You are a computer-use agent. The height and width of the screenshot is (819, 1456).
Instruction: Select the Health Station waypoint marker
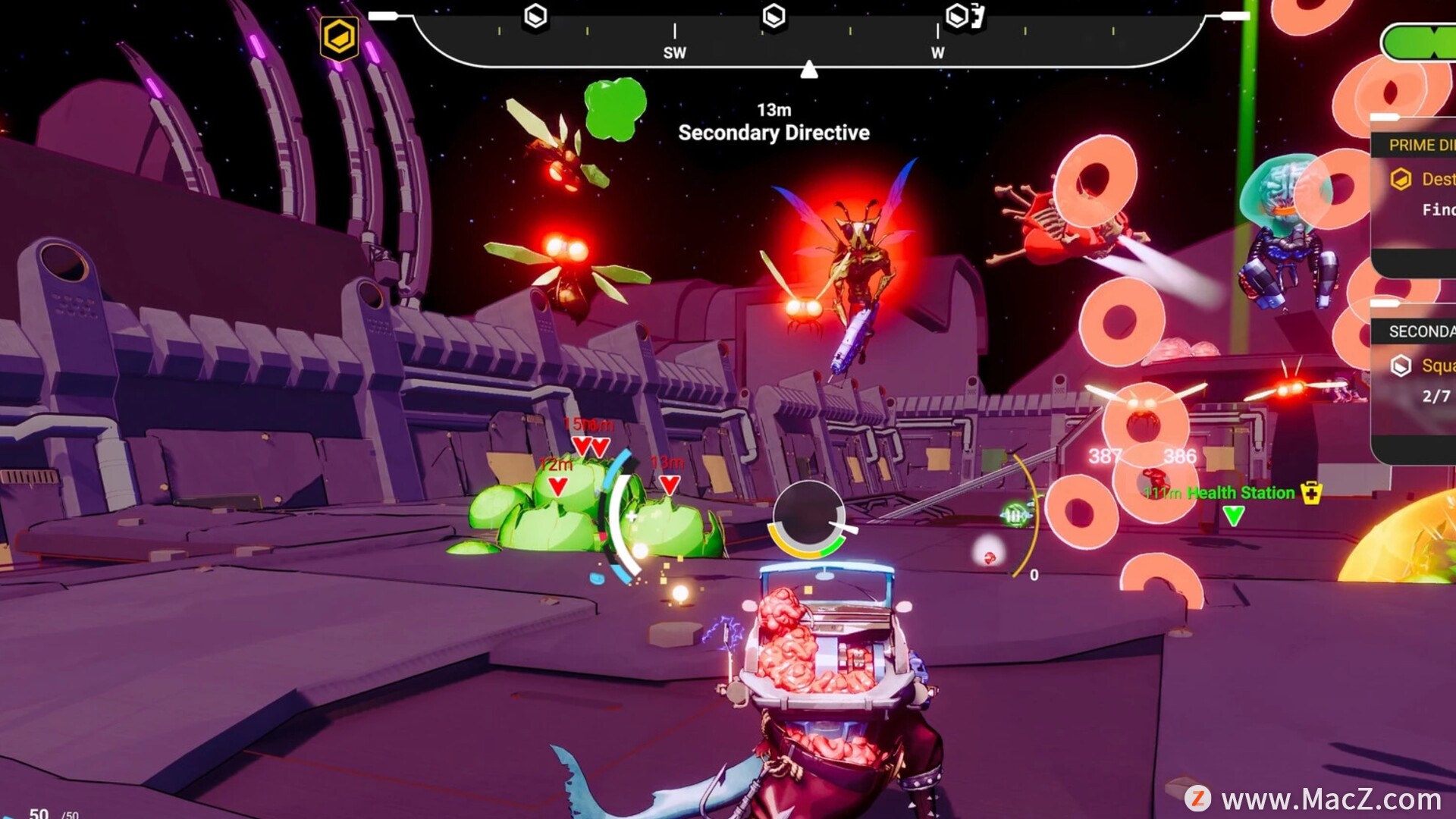(x=1233, y=516)
